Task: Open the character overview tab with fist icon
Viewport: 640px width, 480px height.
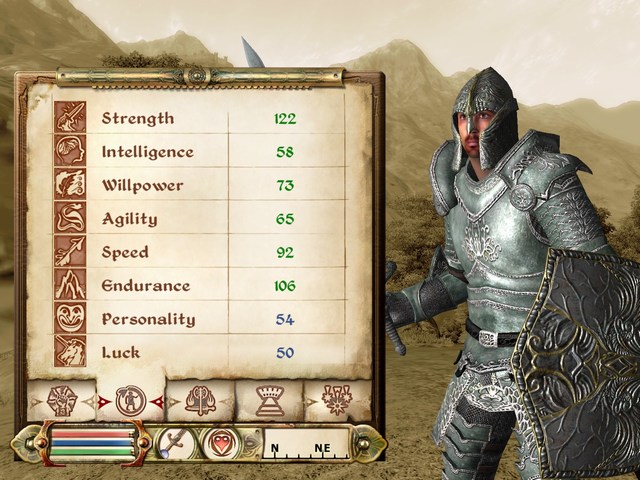Action: click(x=63, y=400)
